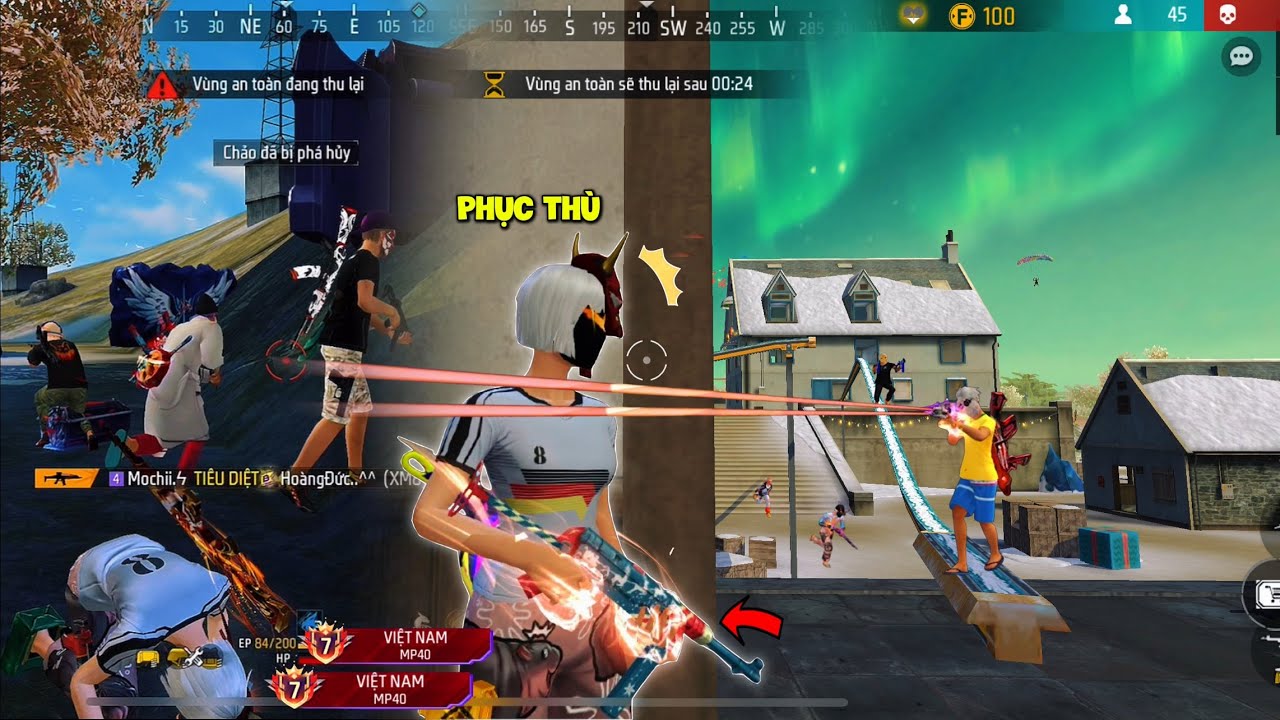Open the shopping cart store button

[x=1266, y=594]
